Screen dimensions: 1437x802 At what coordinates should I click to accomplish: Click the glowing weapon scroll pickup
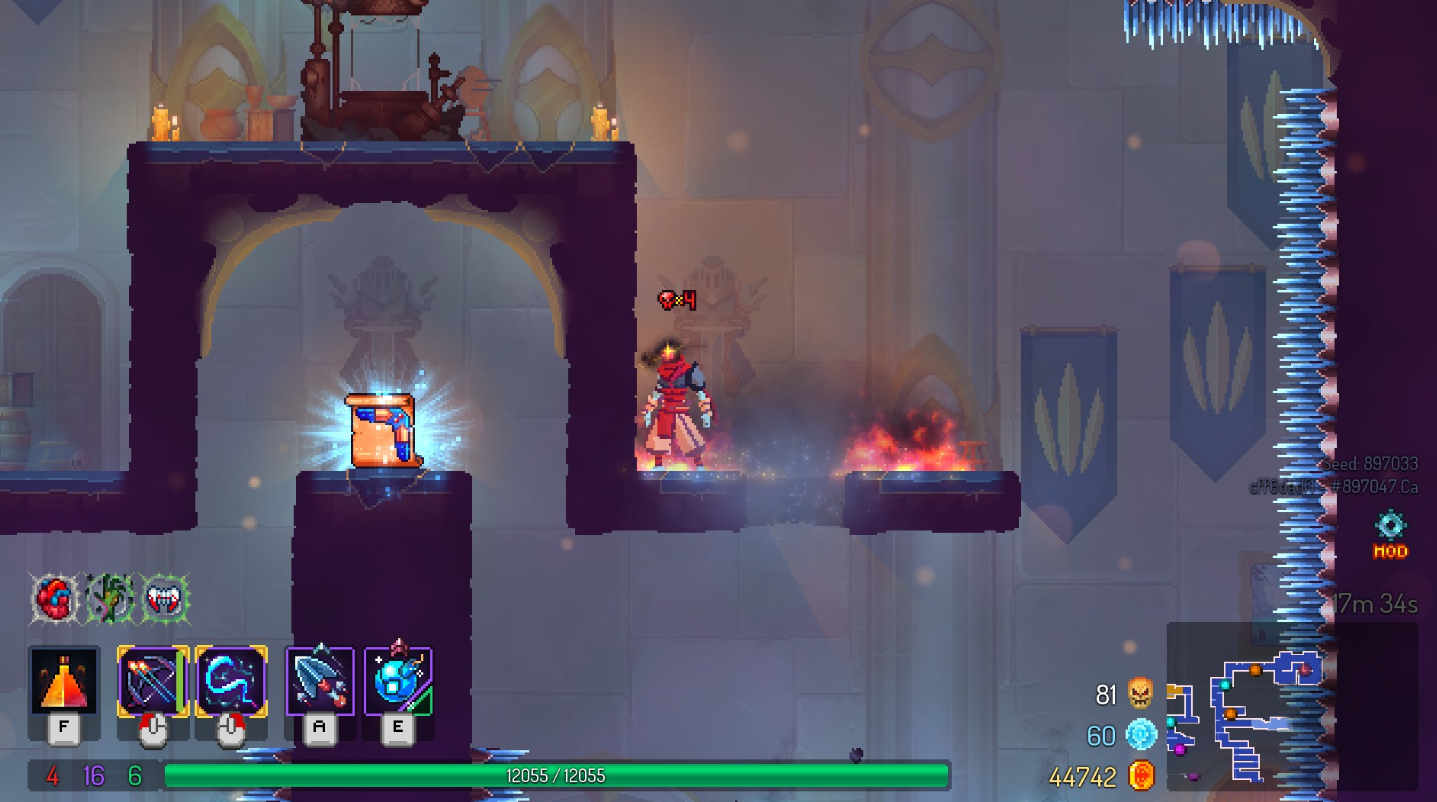[380, 430]
